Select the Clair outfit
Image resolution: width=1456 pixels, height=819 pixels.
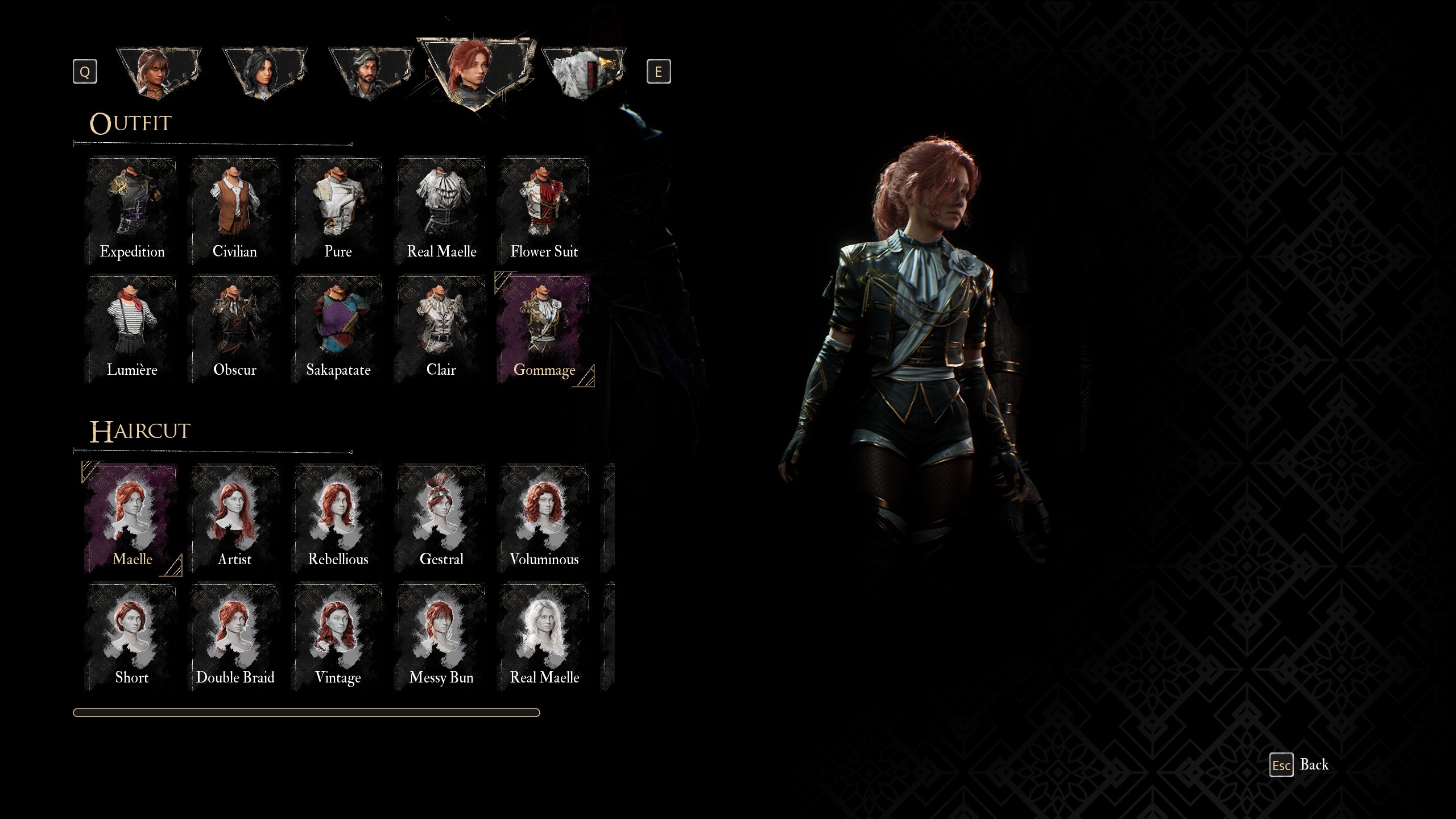441,329
